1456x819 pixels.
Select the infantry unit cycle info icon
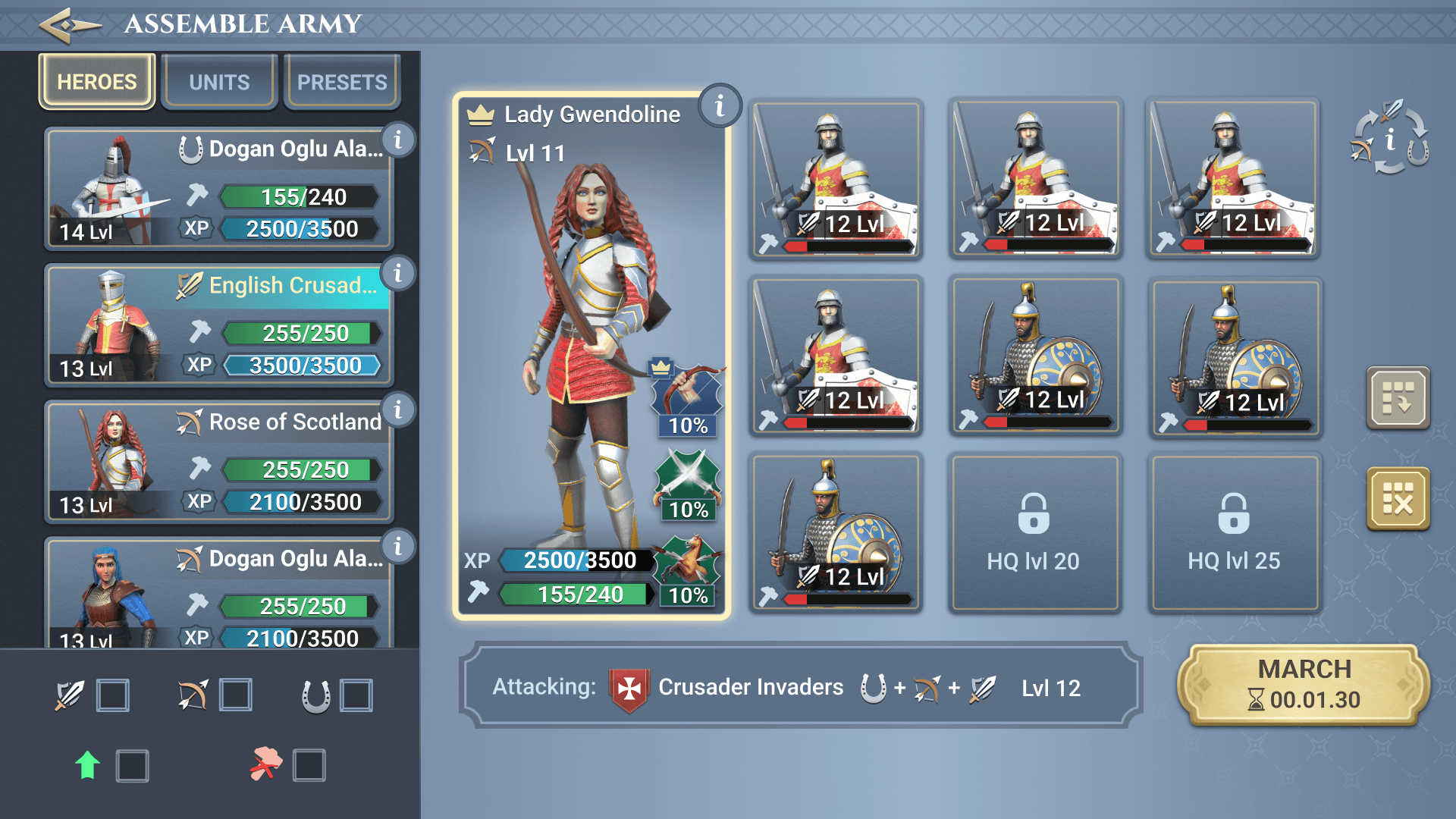(x=1390, y=140)
